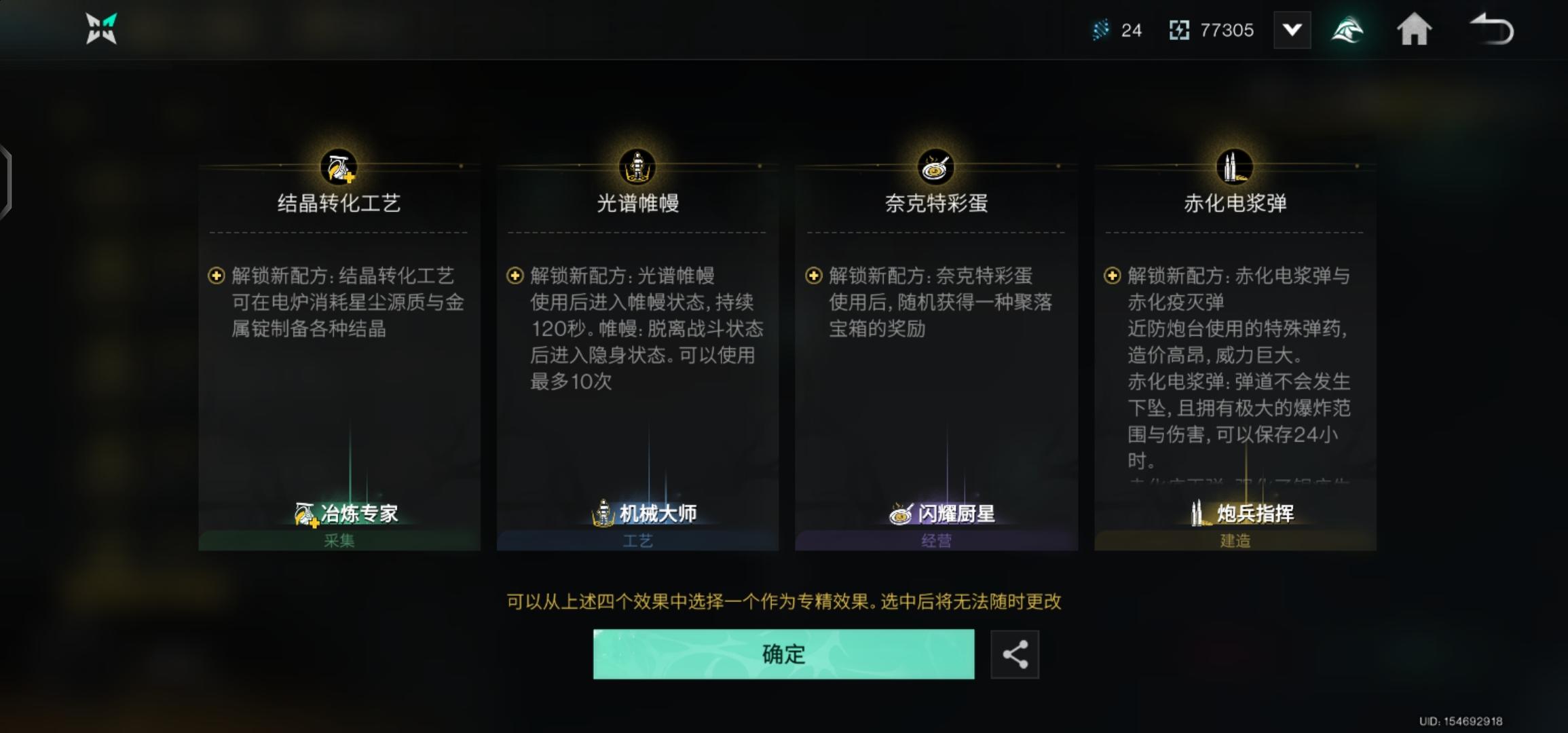Open the dropdown arrow beside the currency display

pos(1292,29)
